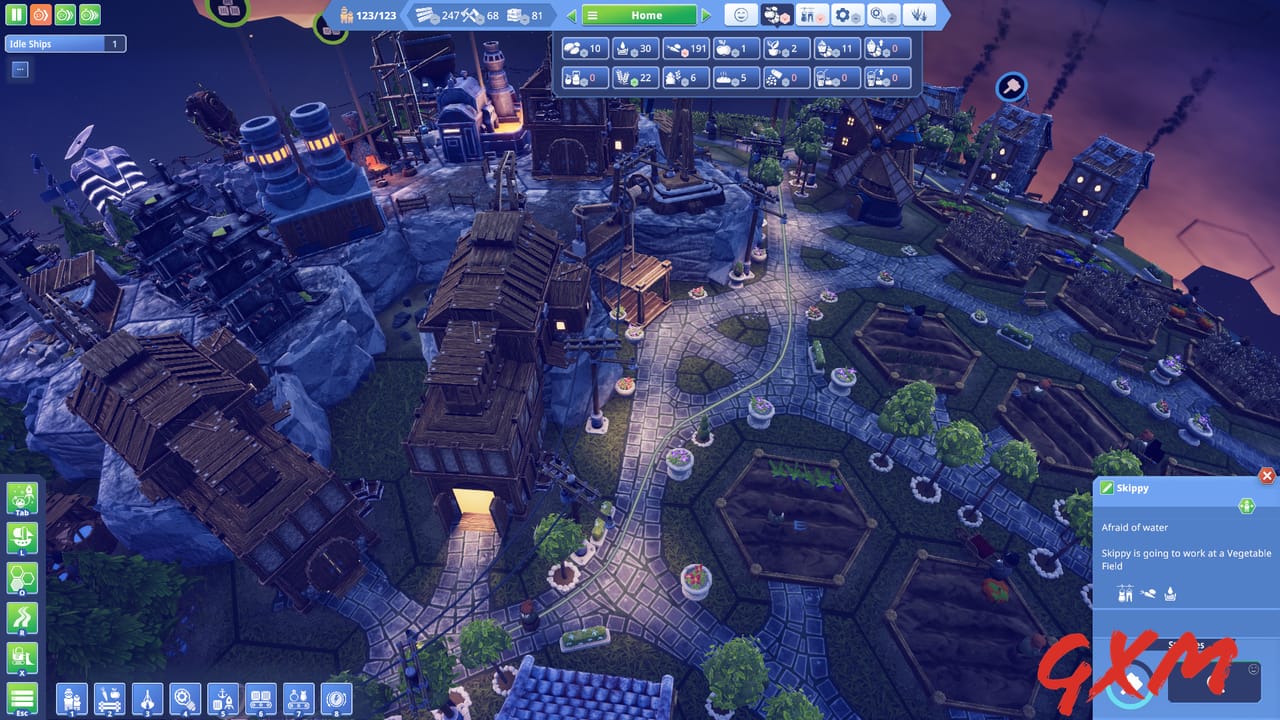The width and height of the screenshot is (1280, 720).
Task: Open the Research menu from the bottom toolbar
Action: pos(186,698)
